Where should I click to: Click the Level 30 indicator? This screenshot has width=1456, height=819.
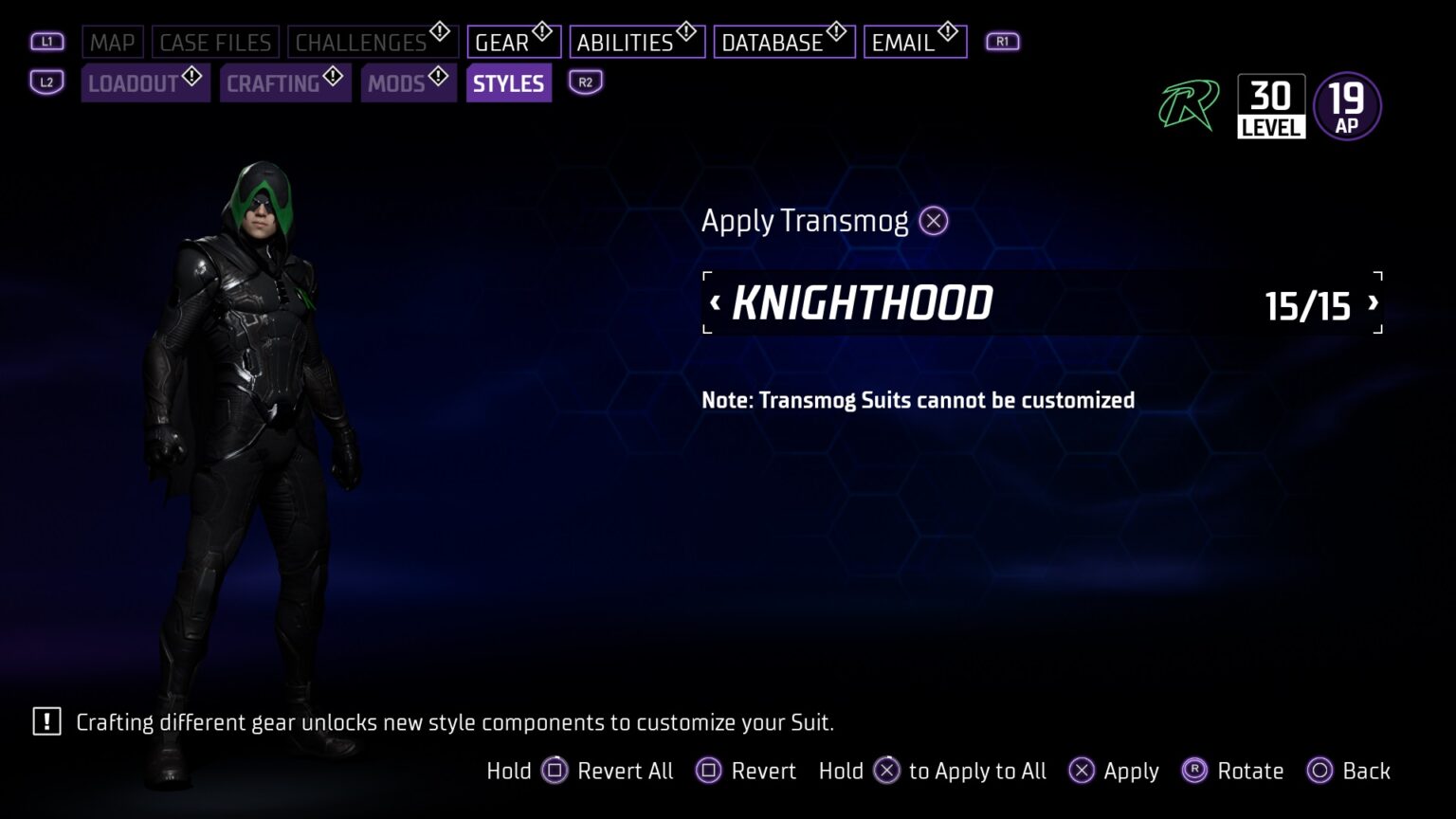pyautogui.click(x=1271, y=105)
